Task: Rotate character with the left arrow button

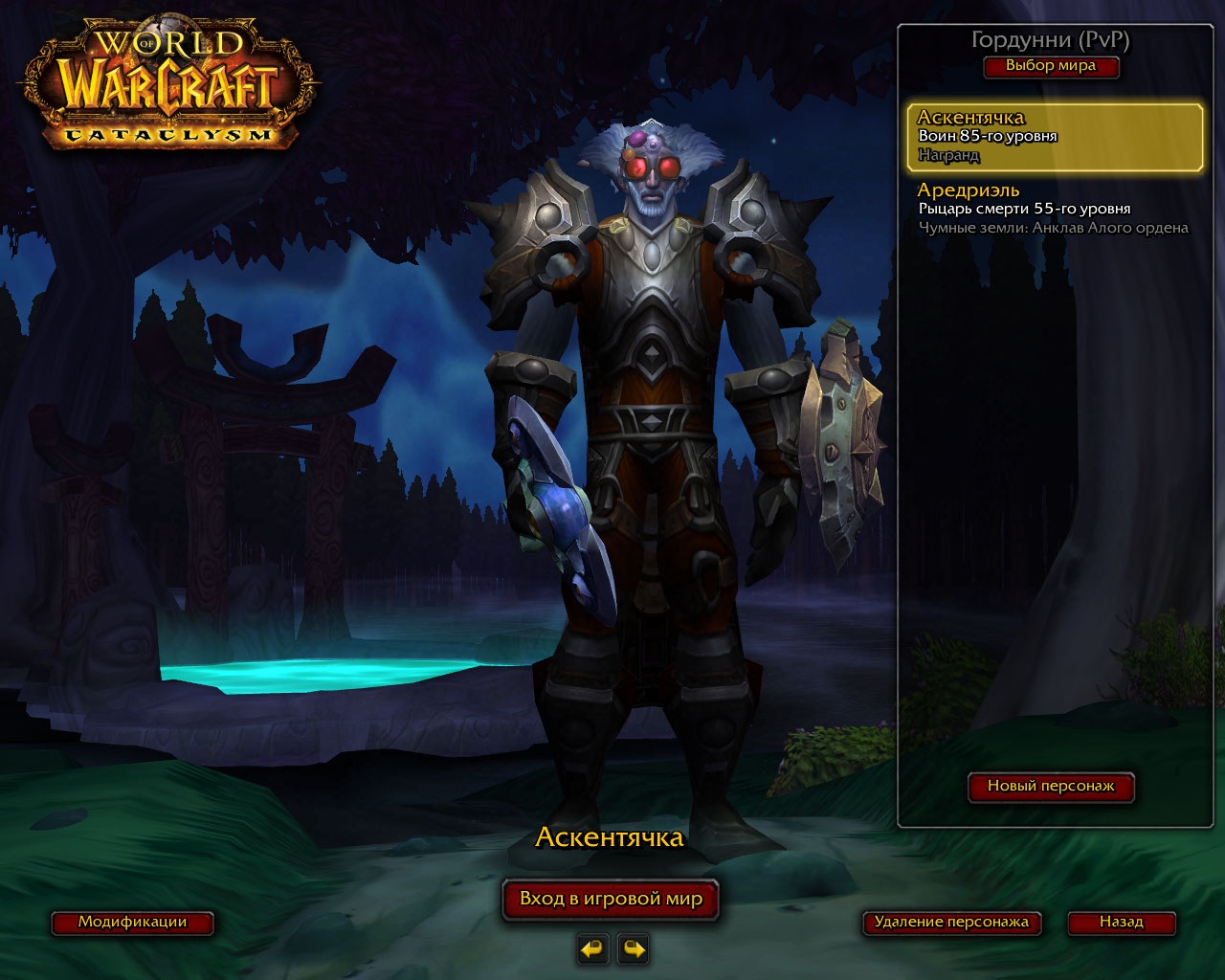Action: point(593,949)
